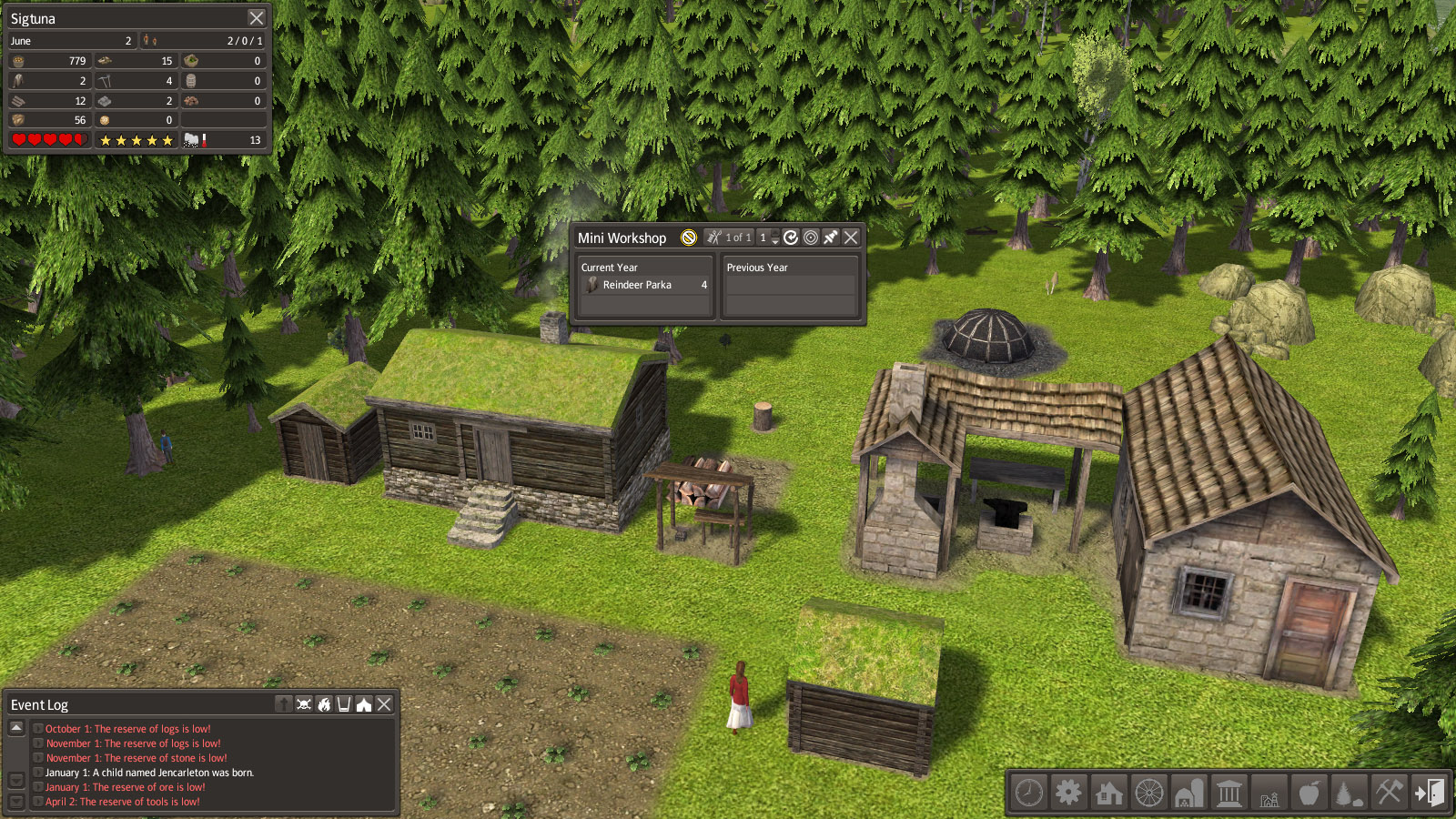Image resolution: width=1456 pixels, height=819 pixels.
Task: Open the apple food production menu
Action: [1309, 793]
